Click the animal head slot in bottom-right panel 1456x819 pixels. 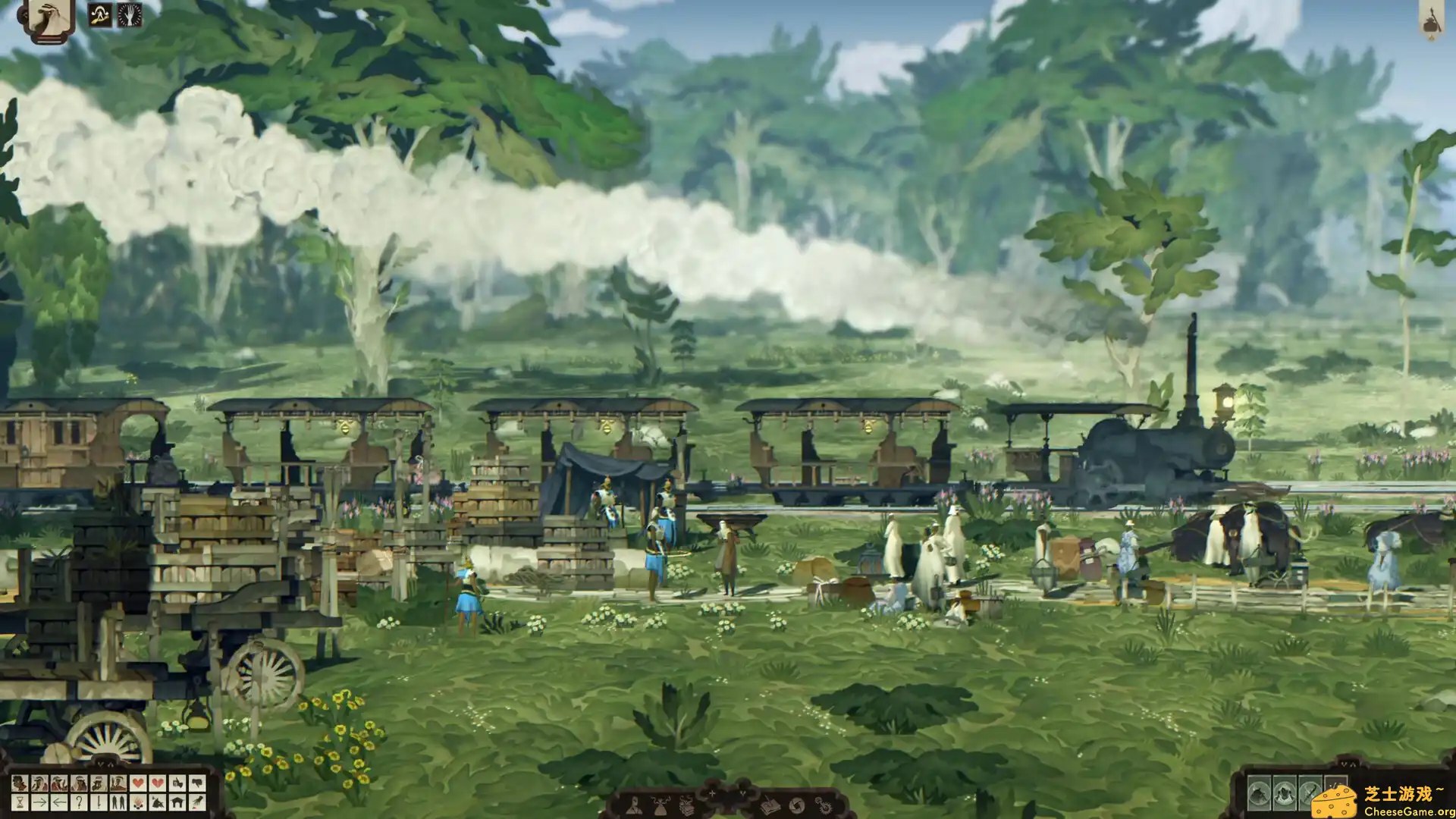[x=1257, y=793]
